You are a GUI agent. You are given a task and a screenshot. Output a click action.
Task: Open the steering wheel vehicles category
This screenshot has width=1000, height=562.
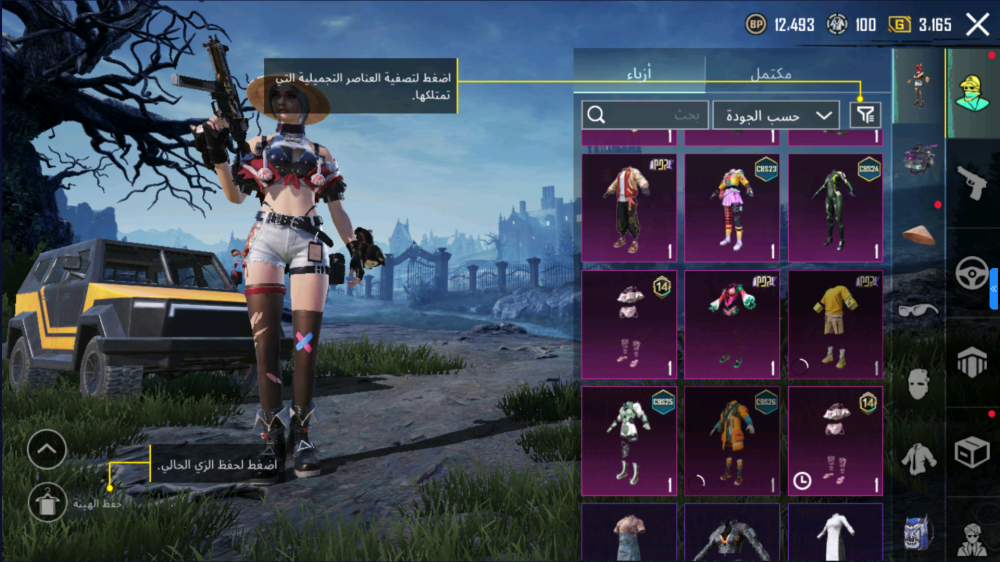pos(972,273)
